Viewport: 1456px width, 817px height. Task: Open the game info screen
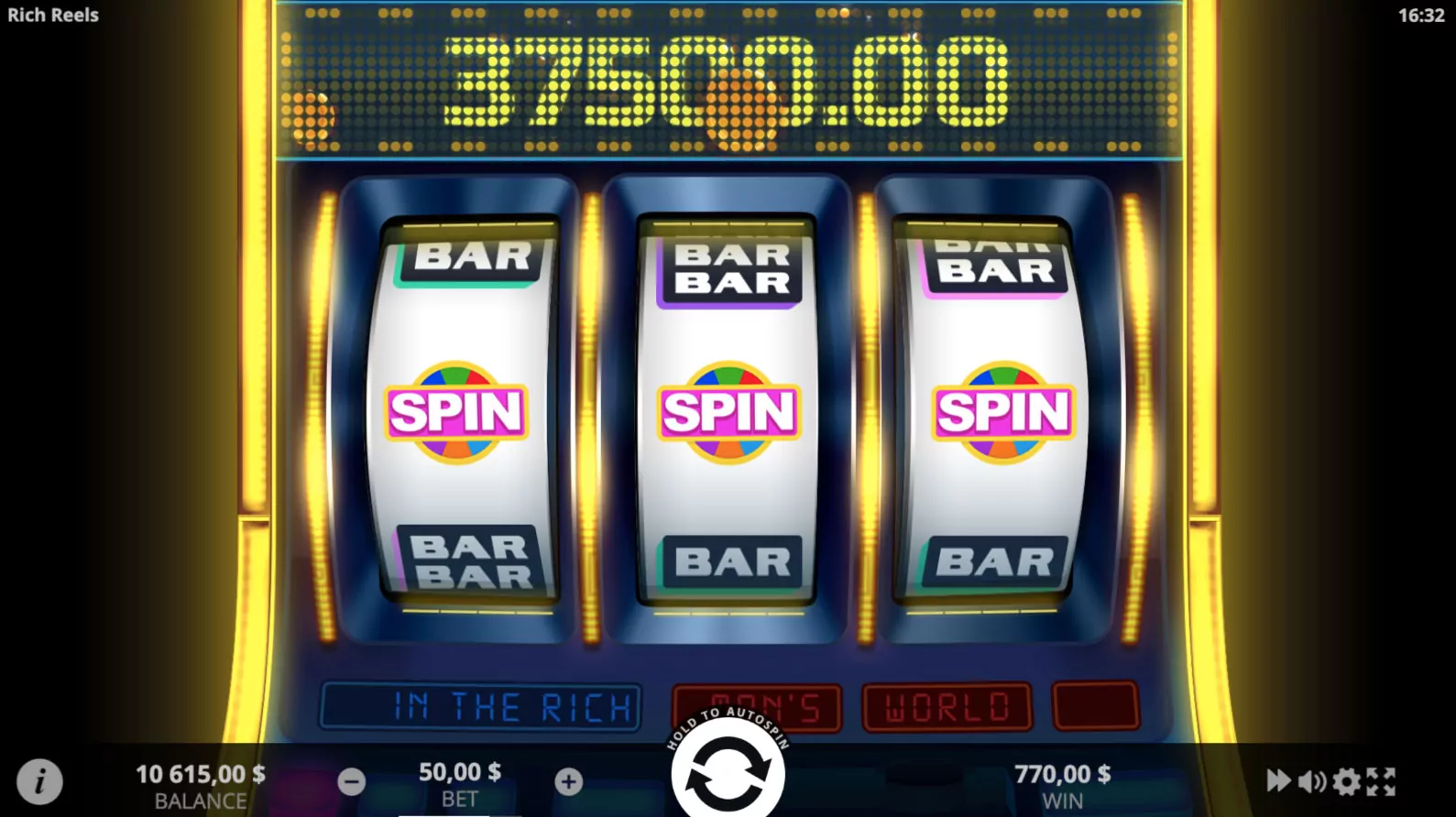tap(39, 781)
